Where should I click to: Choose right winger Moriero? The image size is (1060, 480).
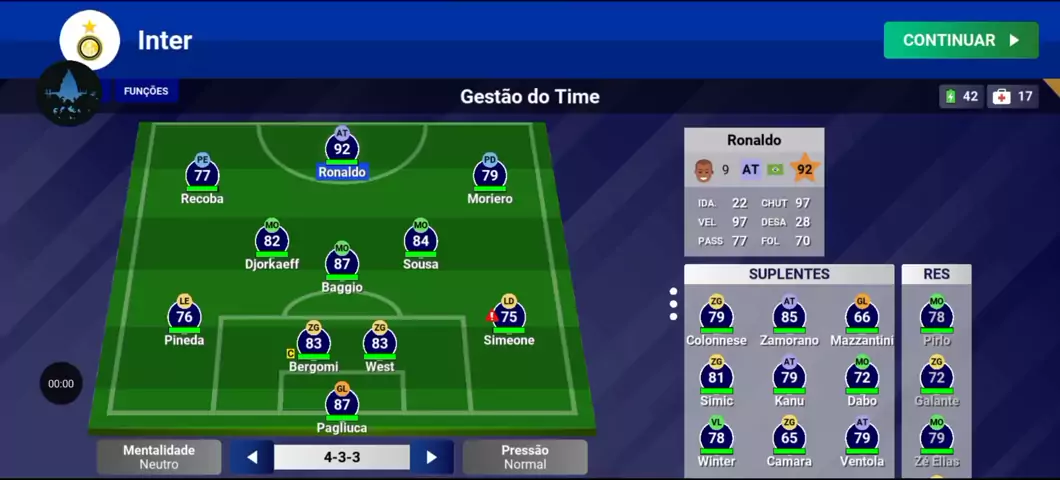490,176
